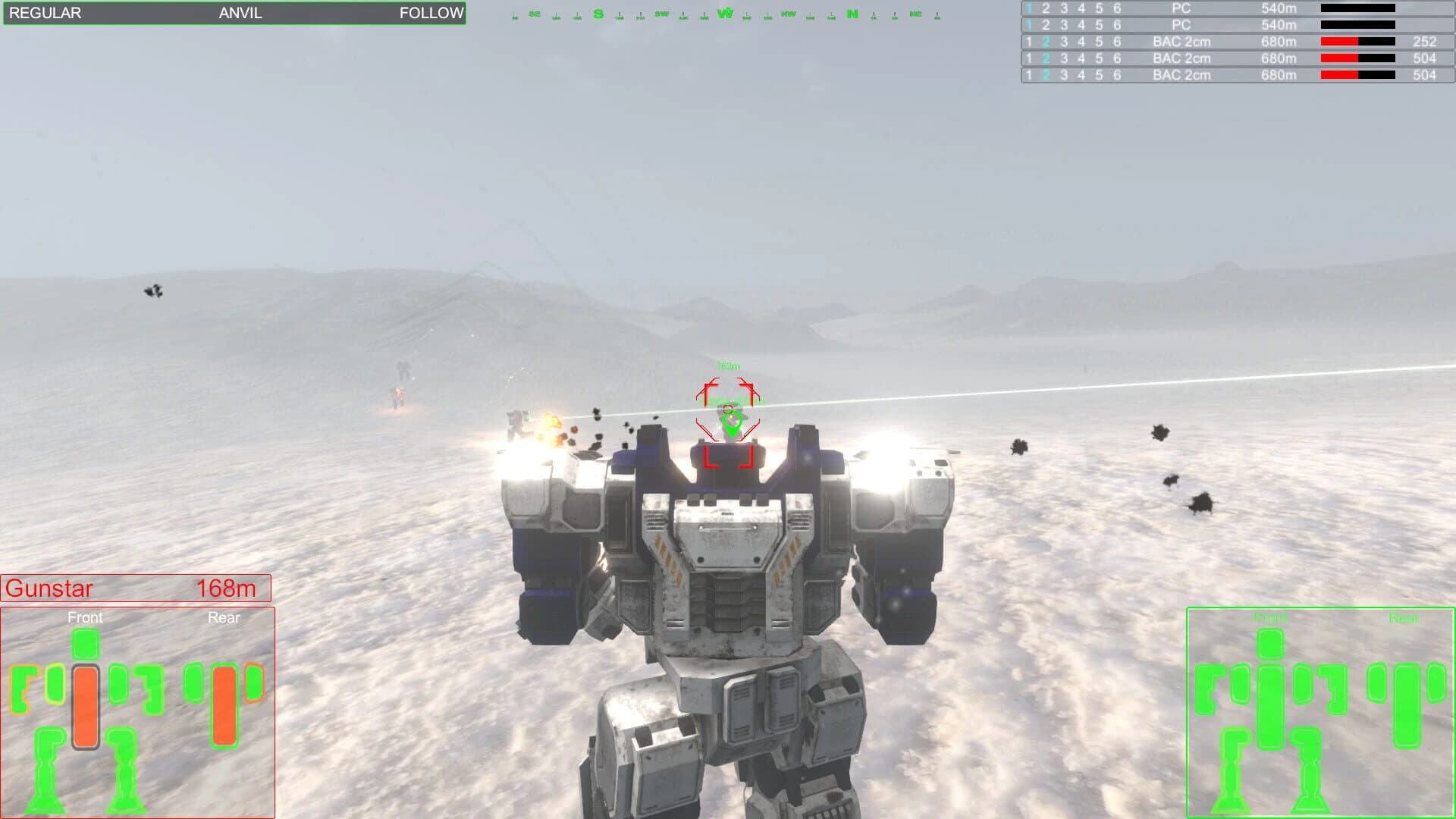The height and width of the screenshot is (819, 1456).
Task: Click the W heading marker on the compass
Action: point(724,13)
